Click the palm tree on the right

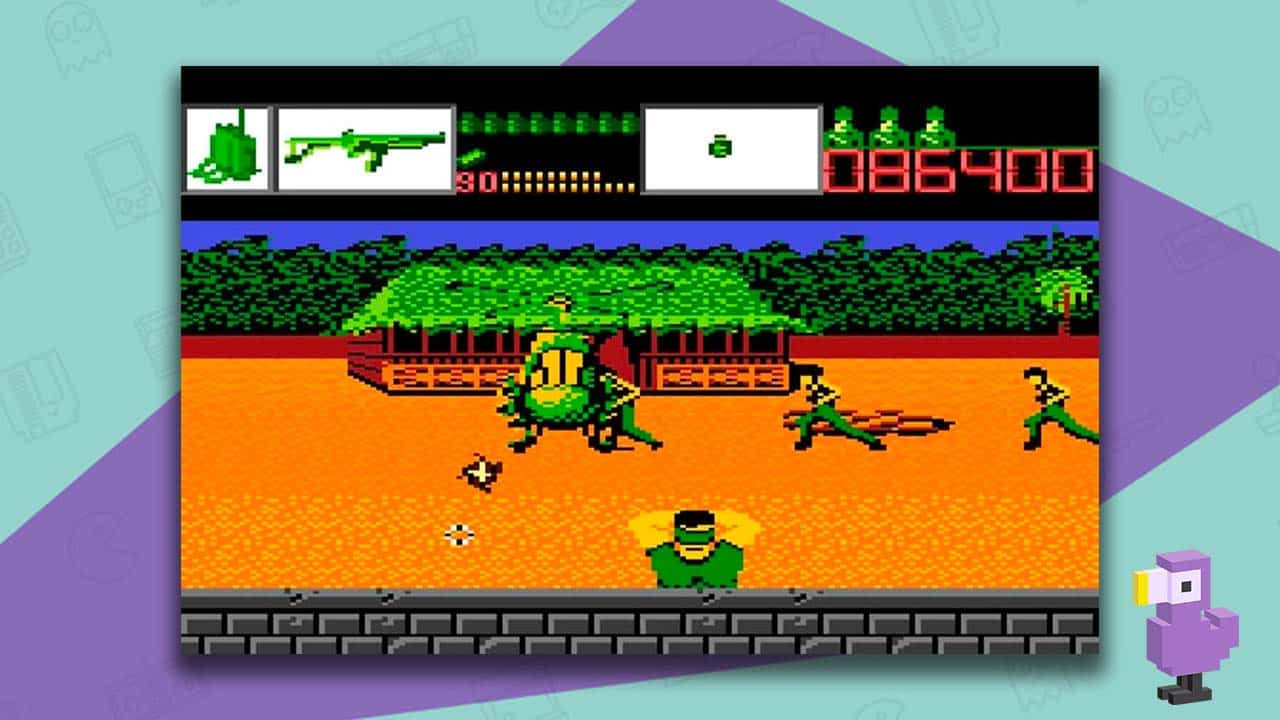point(1065,290)
